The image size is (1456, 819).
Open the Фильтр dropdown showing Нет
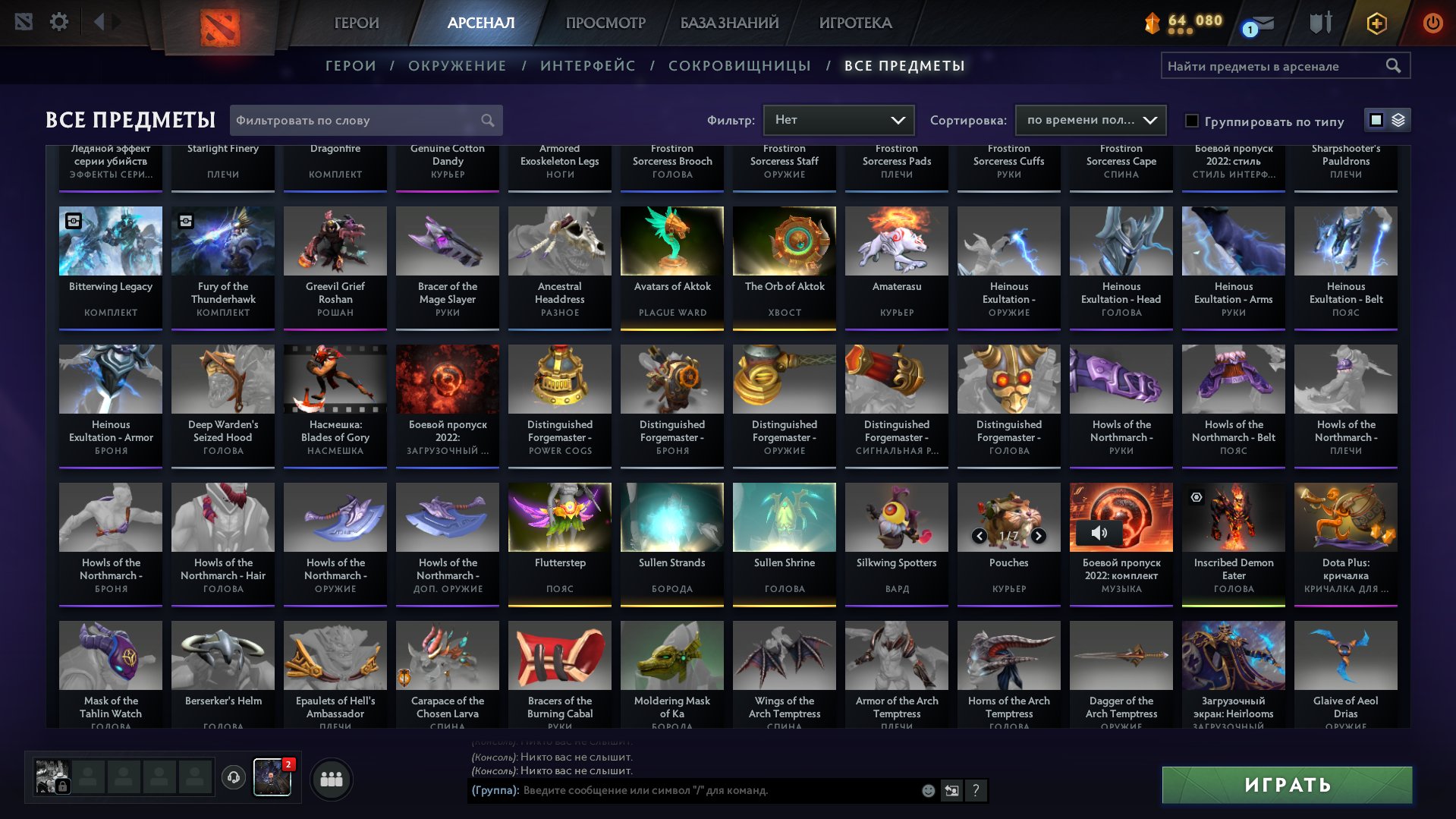coord(838,119)
